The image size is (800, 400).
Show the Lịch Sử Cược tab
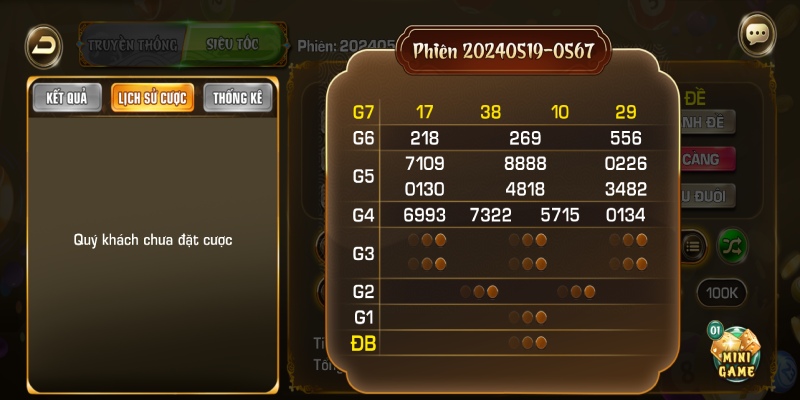[x=153, y=98]
